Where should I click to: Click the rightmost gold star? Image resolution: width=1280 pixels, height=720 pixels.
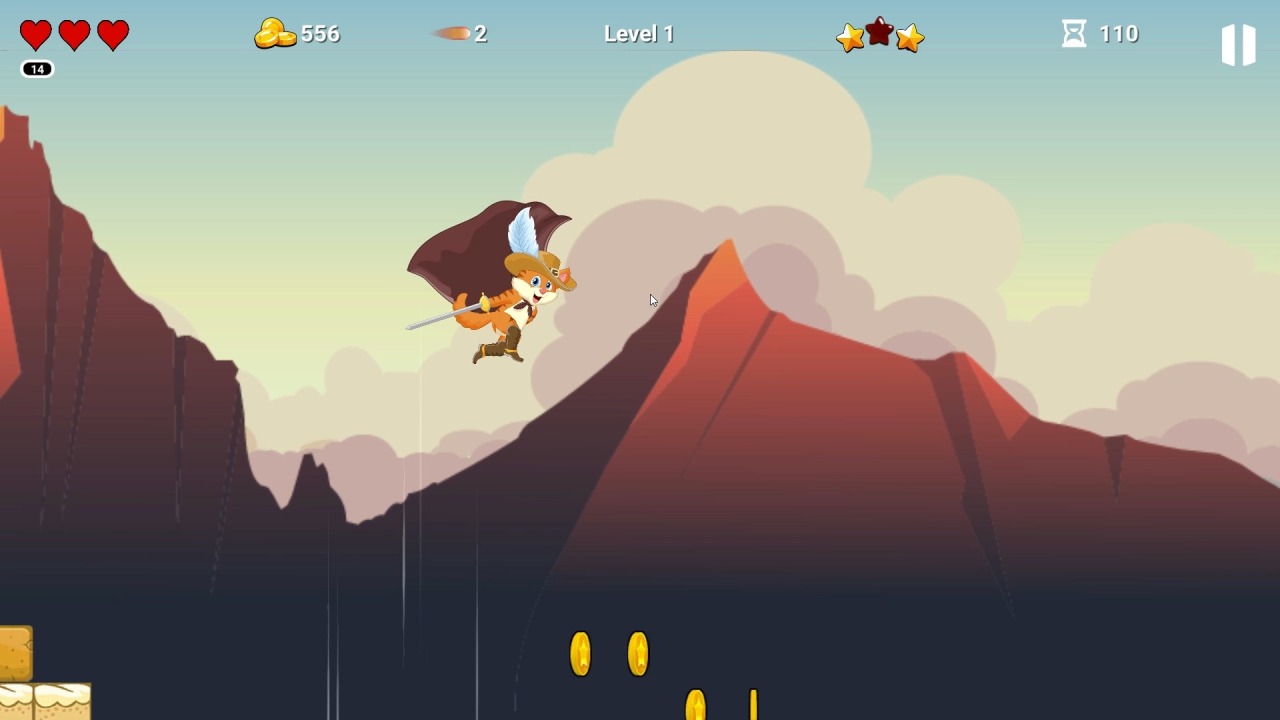point(908,38)
